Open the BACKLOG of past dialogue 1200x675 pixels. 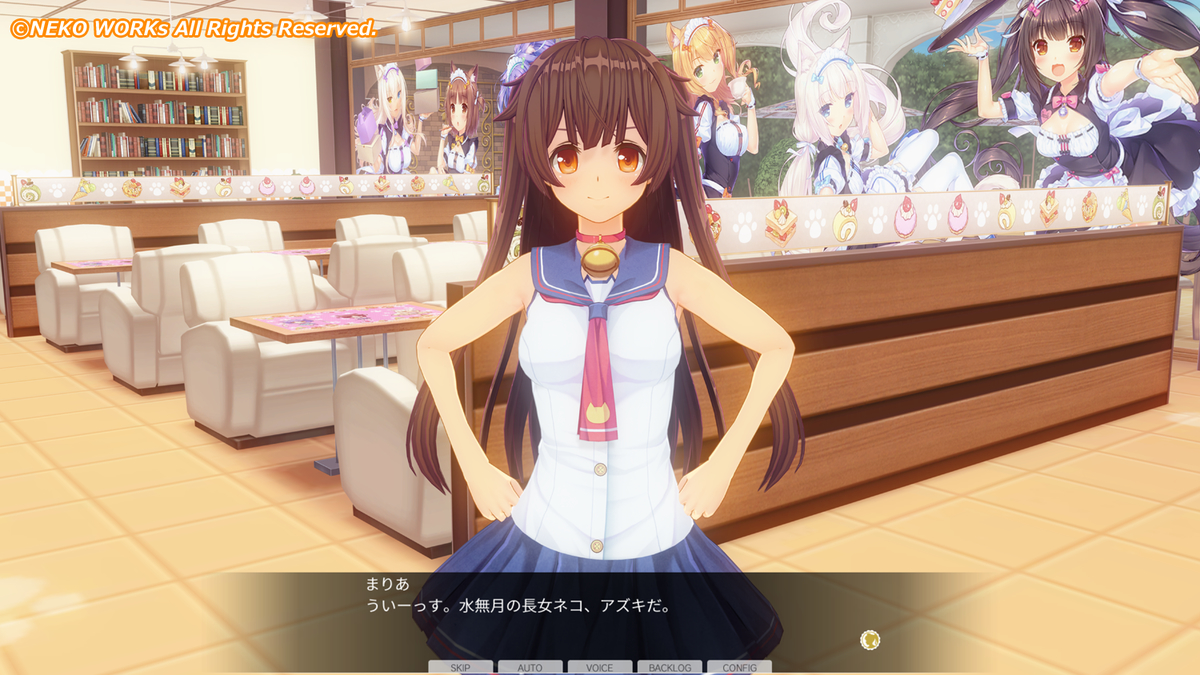pyautogui.click(x=669, y=667)
